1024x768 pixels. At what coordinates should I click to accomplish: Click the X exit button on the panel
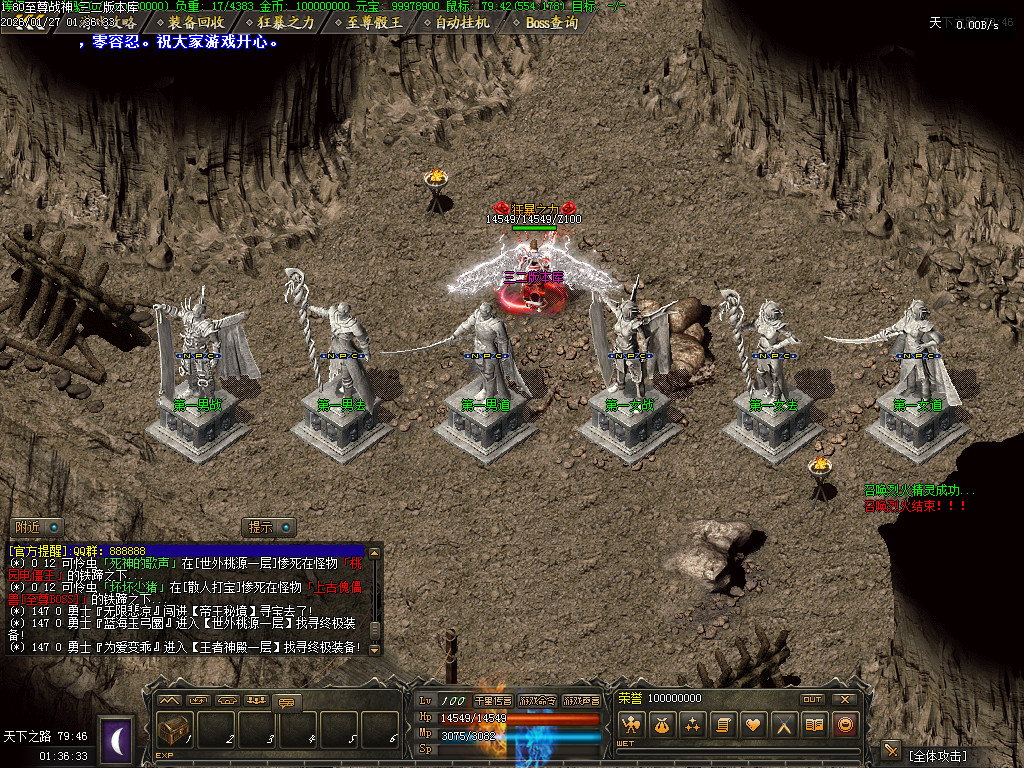click(x=845, y=699)
